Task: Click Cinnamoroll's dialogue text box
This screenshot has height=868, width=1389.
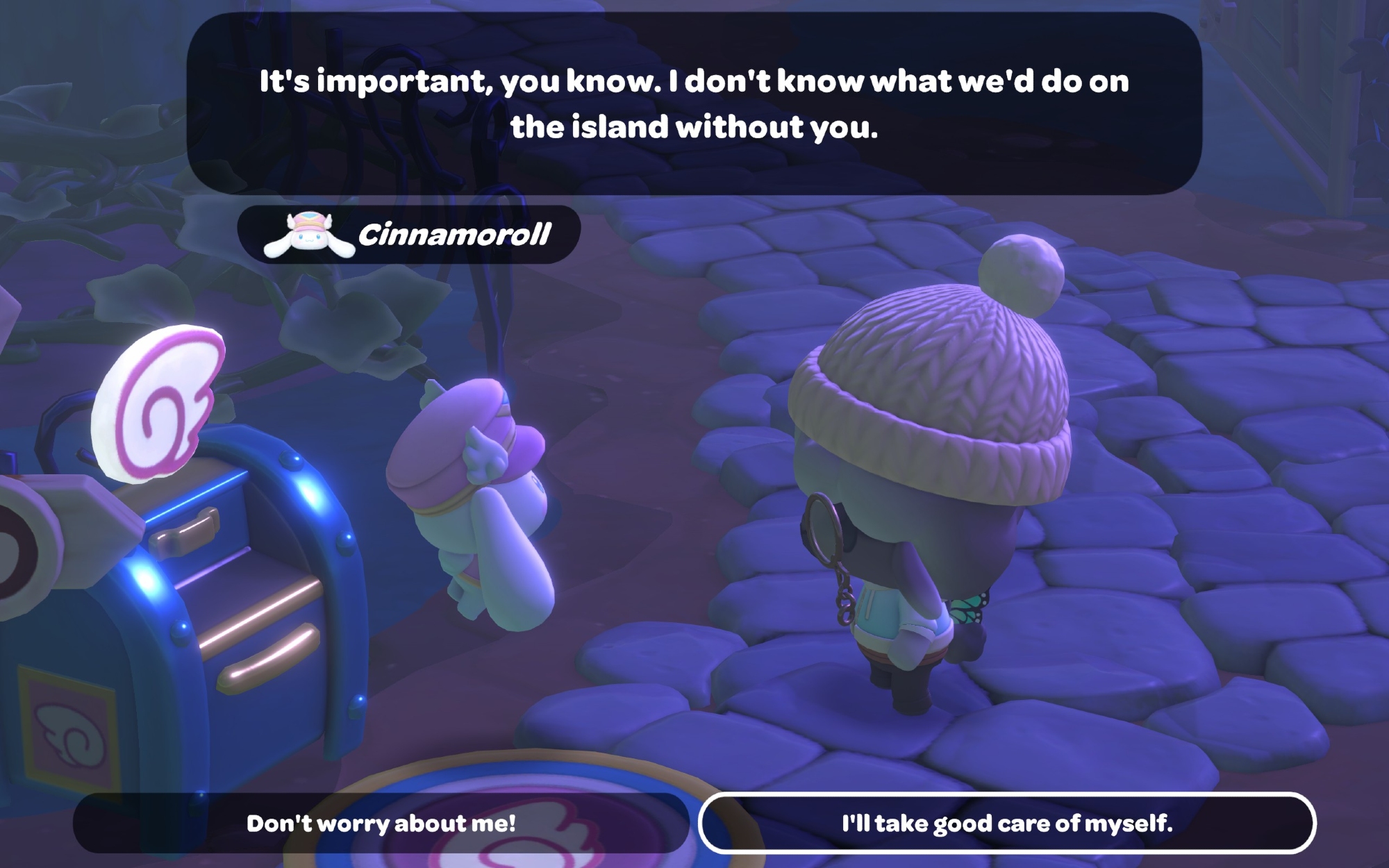Action: point(694,104)
